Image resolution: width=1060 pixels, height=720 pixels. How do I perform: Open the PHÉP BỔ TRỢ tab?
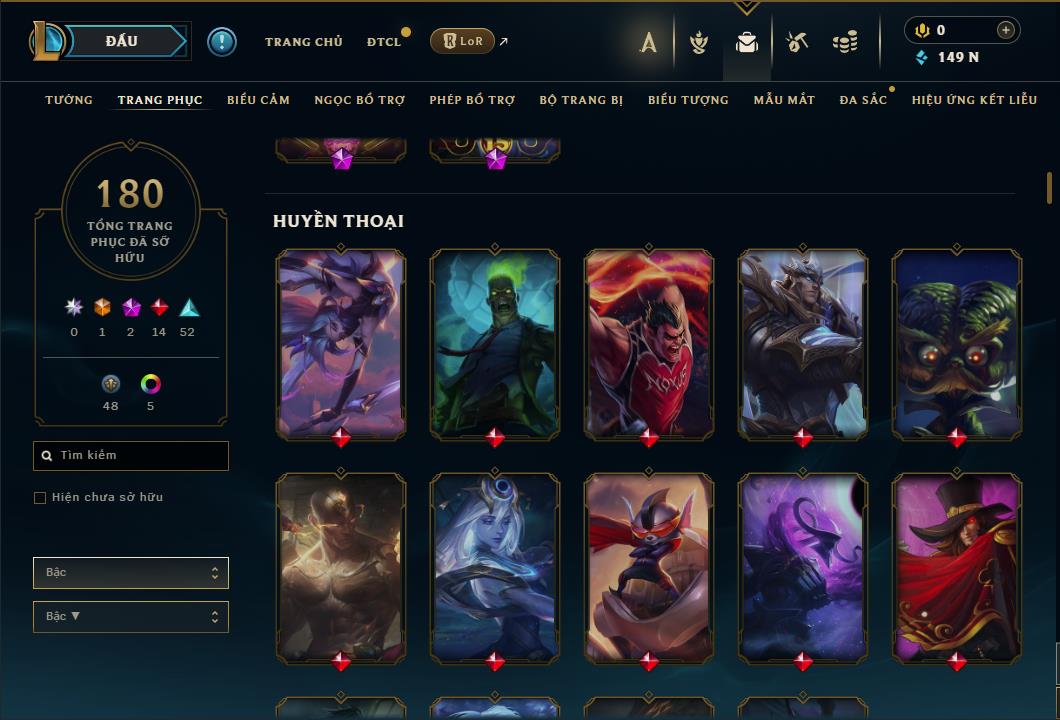[x=472, y=100]
